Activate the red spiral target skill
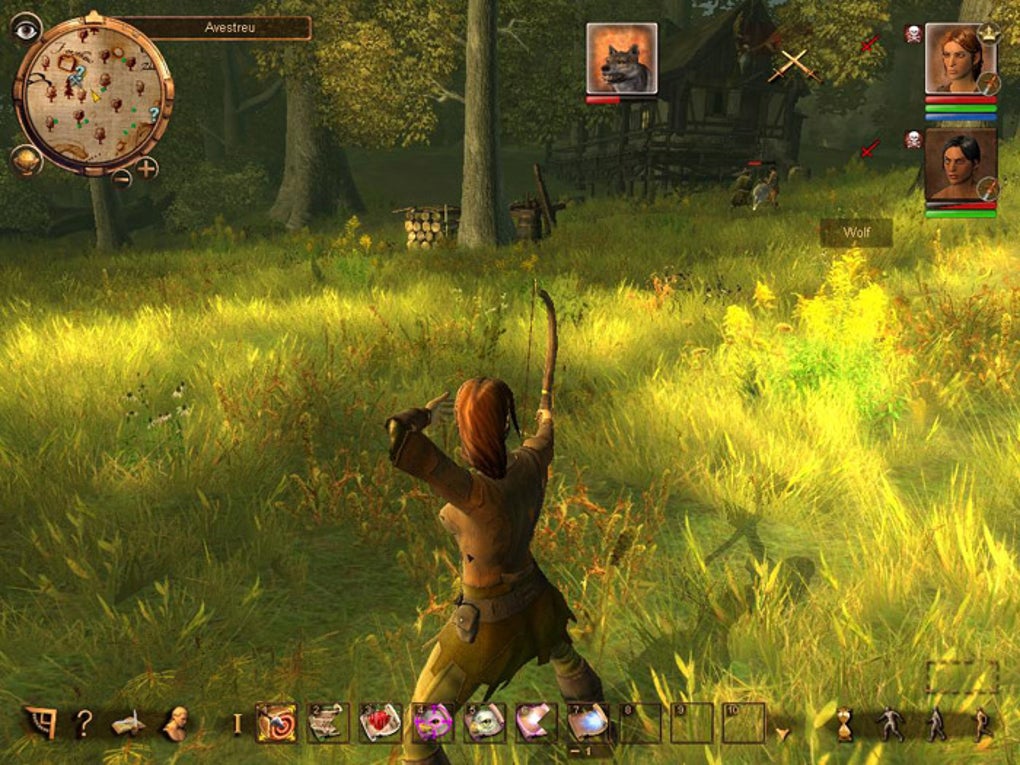This screenshot has height=765, width=1020. (276, 723)
